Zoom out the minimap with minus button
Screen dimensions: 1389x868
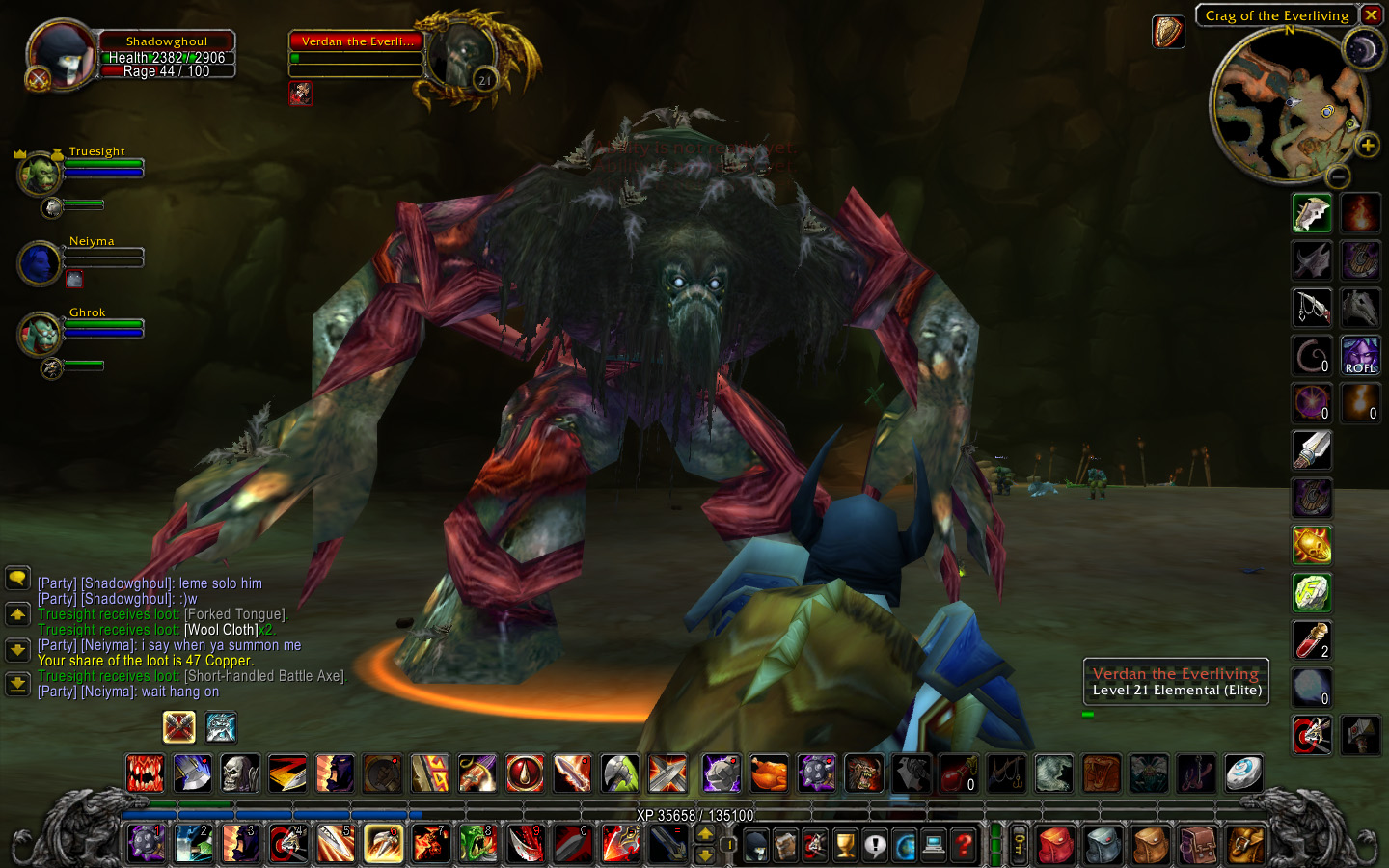click(1338, 176)
